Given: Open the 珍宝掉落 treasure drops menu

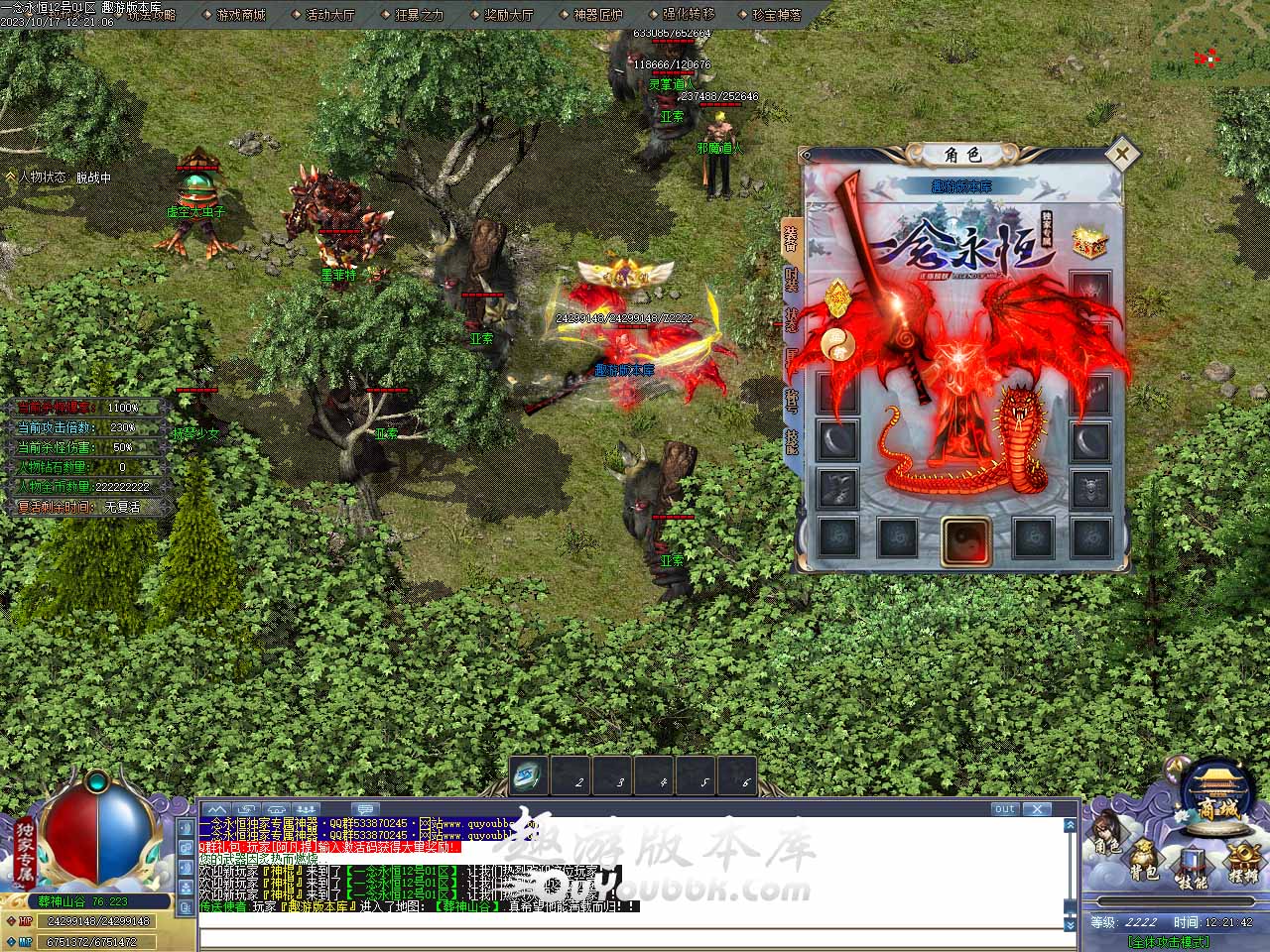Looking at the screenshot, I should [776, 15].
